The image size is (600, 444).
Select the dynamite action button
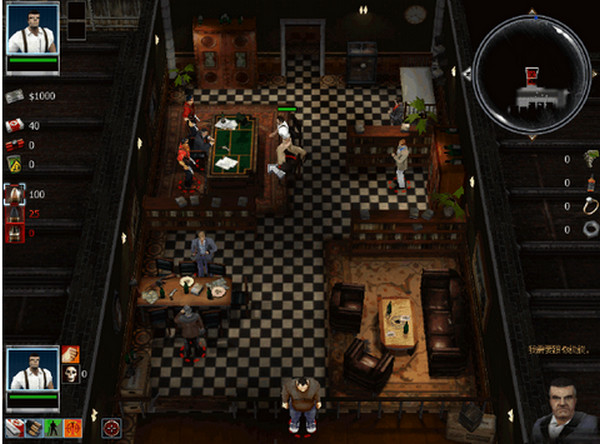point(34,427)
